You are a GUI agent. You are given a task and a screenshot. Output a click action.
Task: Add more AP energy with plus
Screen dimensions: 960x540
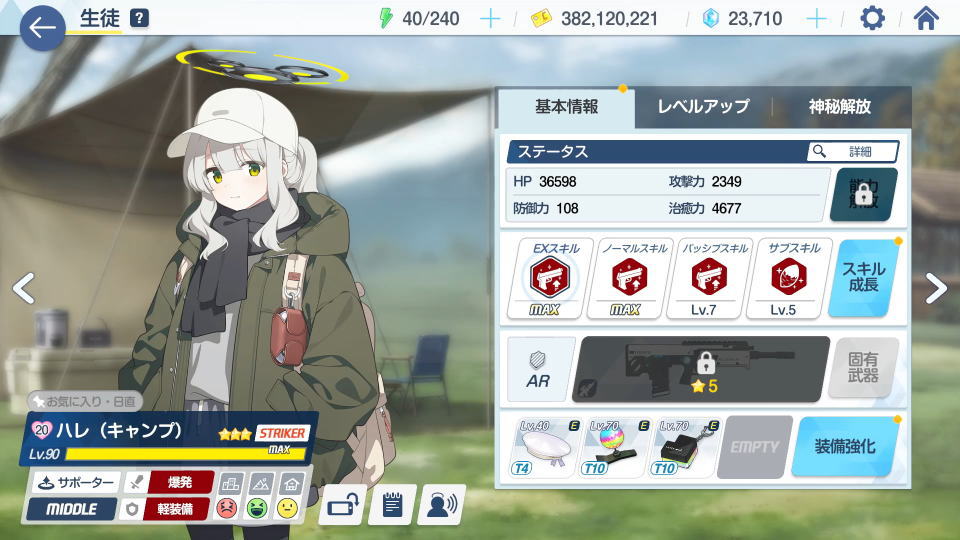490,18
